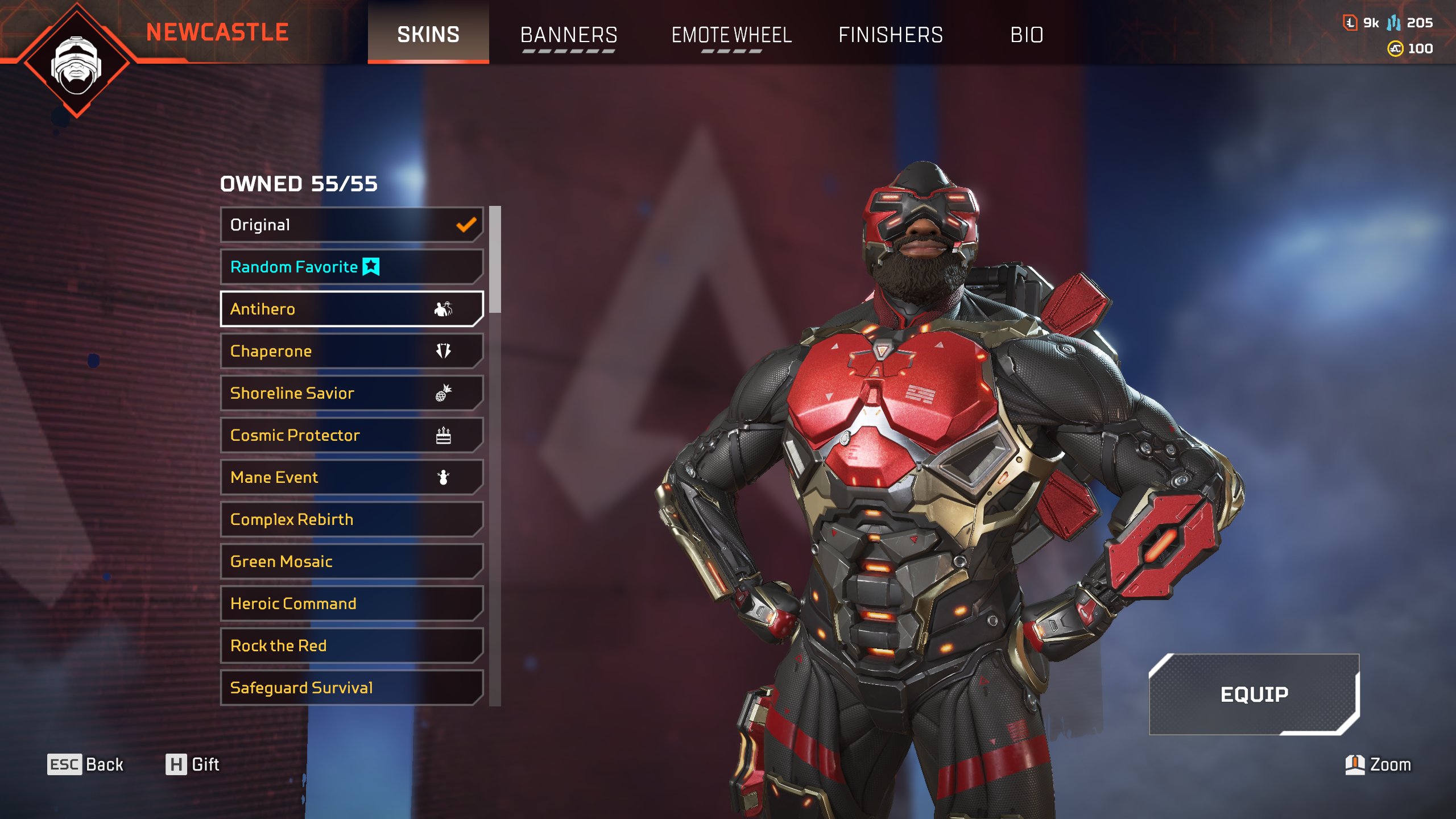Select the Antihero skin
This screenshot has width=1456, height=819.
(x=351, y=309)
